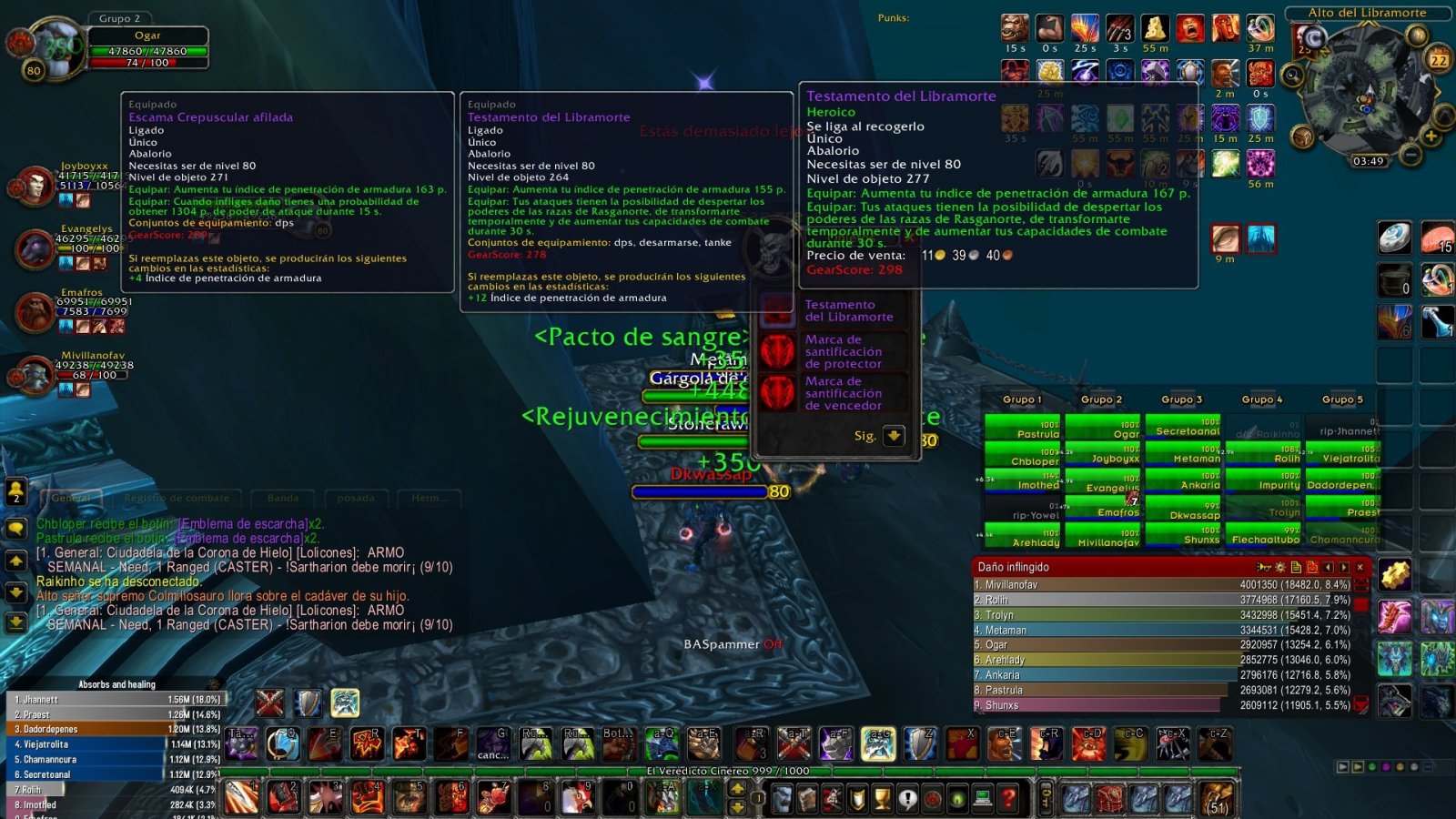This screenshot has width=1456, height=819.
Task: Open the achievements trophy icon
Action: point(881,798)
